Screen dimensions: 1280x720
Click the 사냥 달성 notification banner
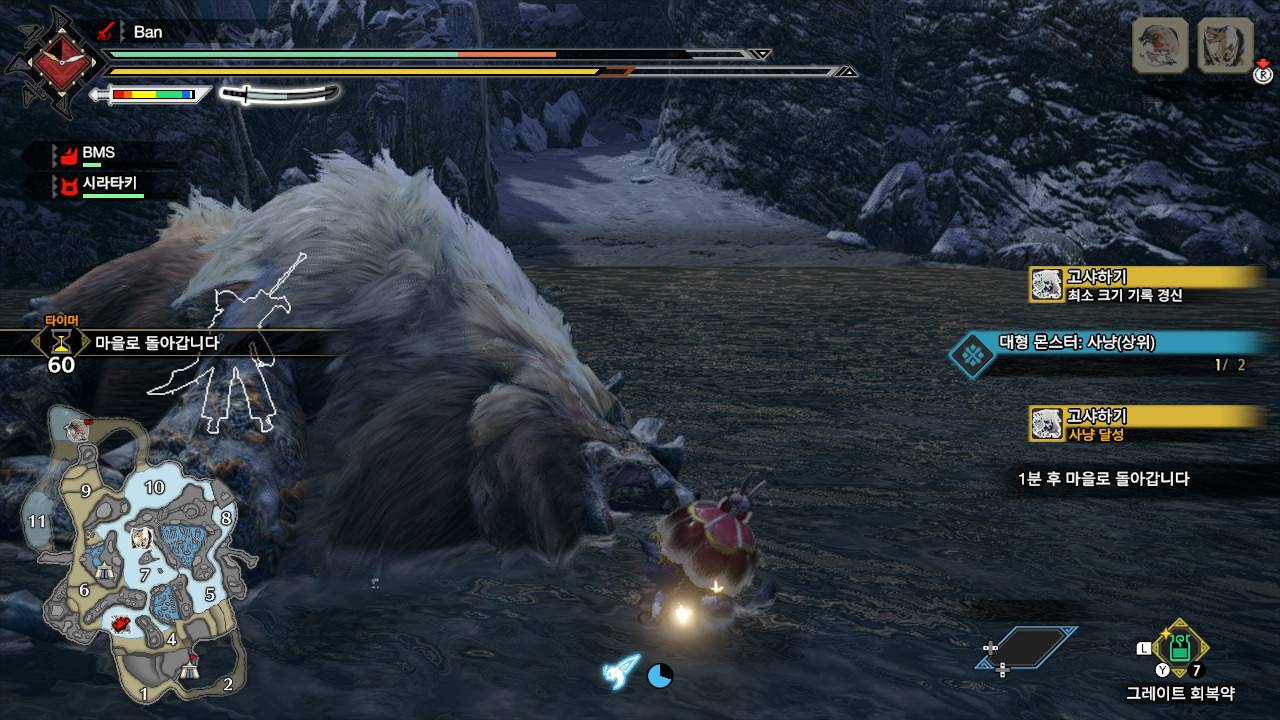point(1145,424)
